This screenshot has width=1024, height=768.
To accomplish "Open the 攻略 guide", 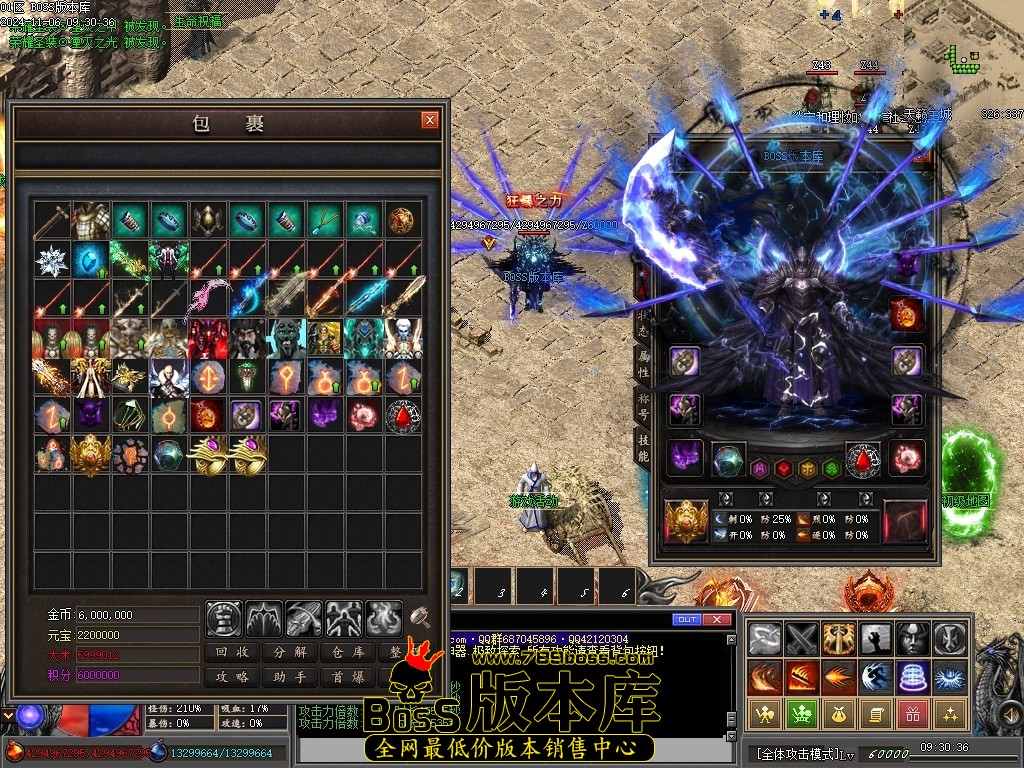I will 232,677.
